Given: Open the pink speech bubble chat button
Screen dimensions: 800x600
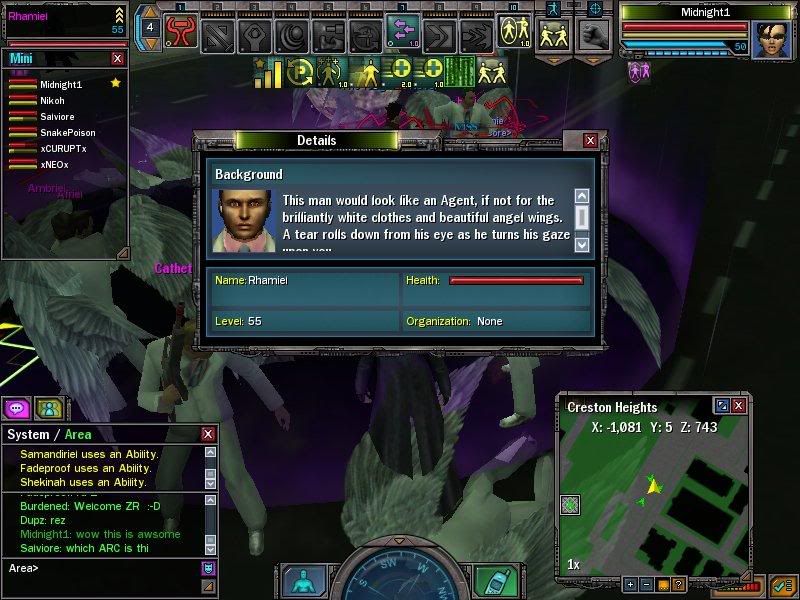Looking at the screenshot, I should coord(16,407).
